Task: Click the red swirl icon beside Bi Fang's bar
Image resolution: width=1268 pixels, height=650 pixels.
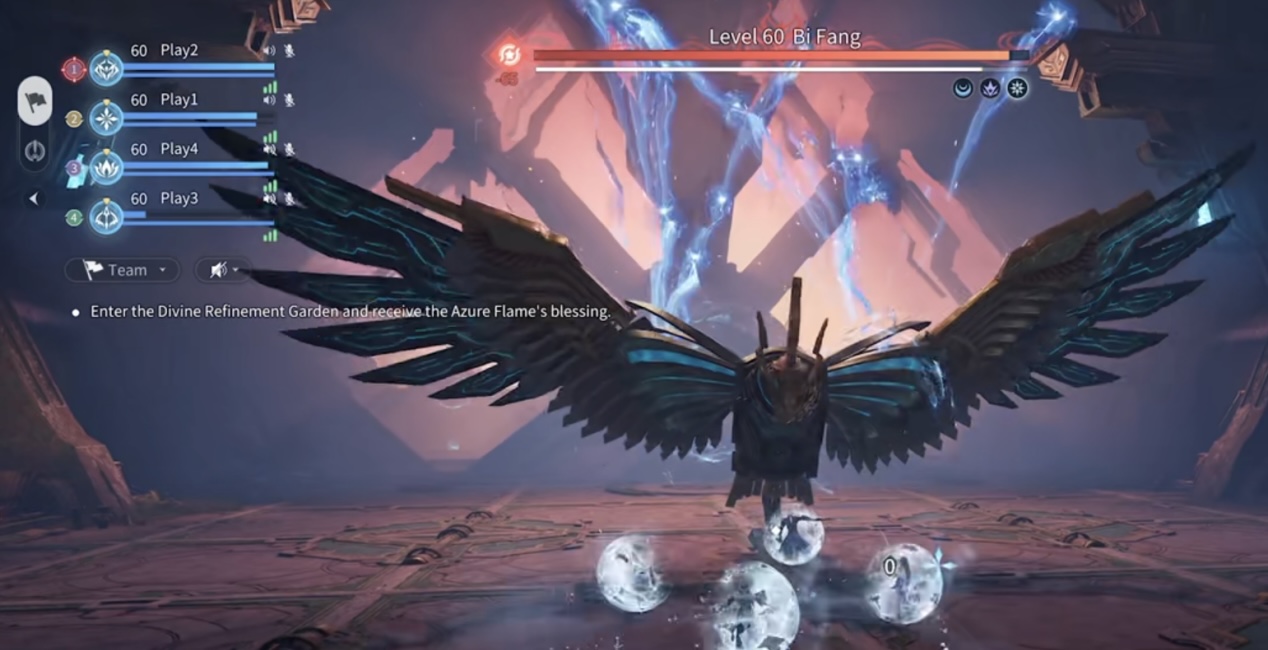Action: (510, 55)
